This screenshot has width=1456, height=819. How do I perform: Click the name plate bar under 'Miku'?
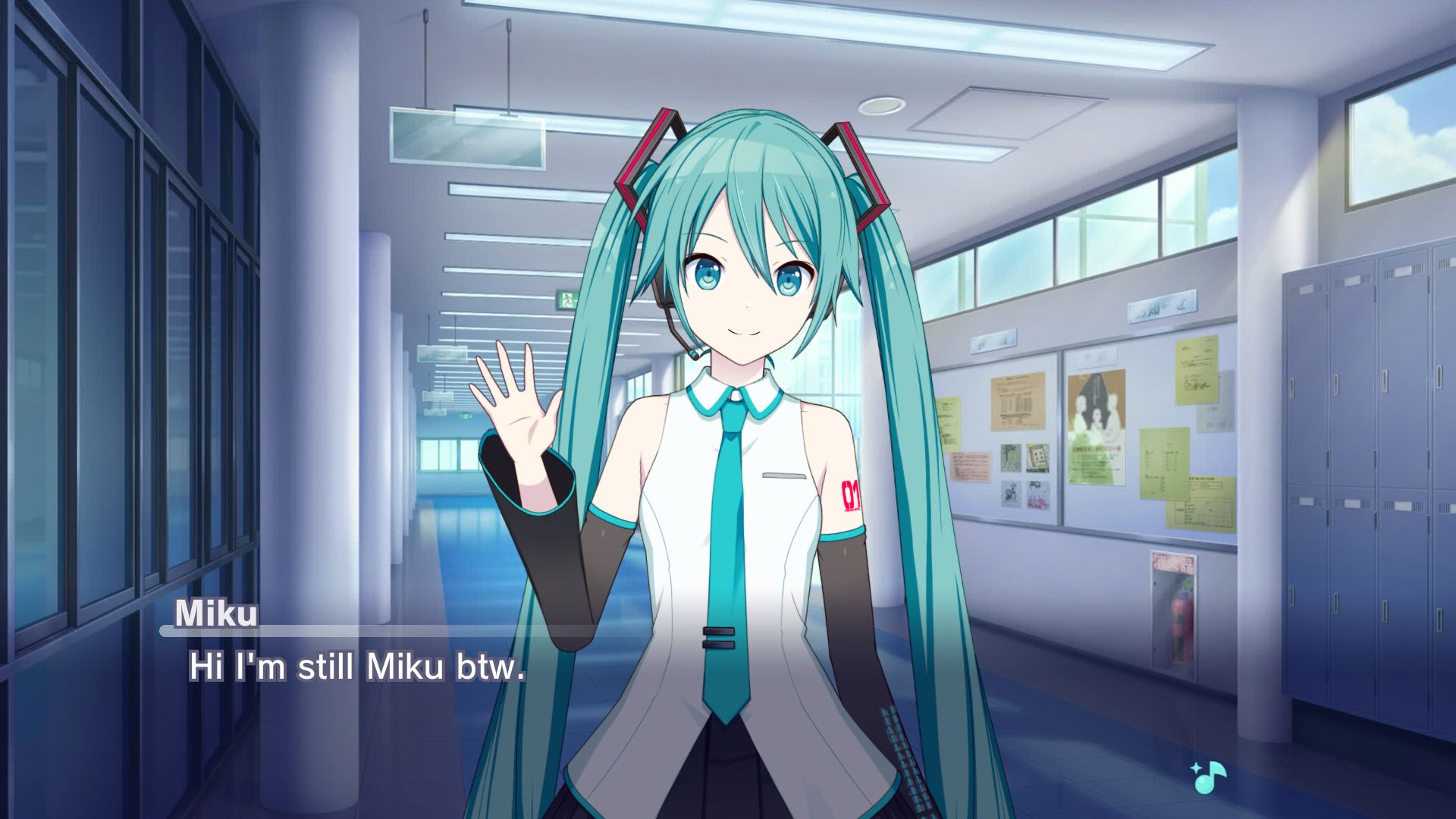[303, 632]
